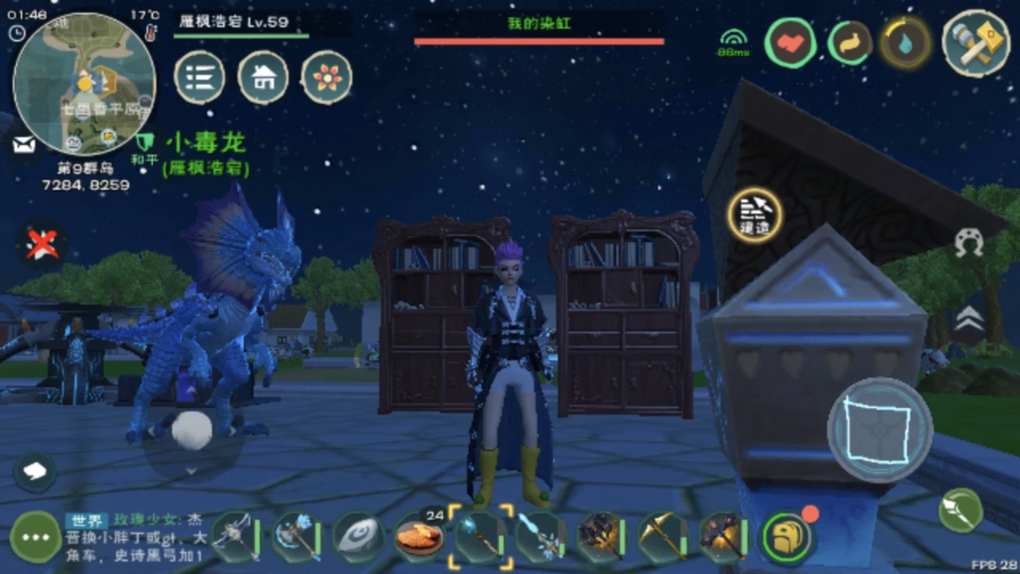
Task: Tap the hammer and blueprint crafting button
Action: pos(975,43)
